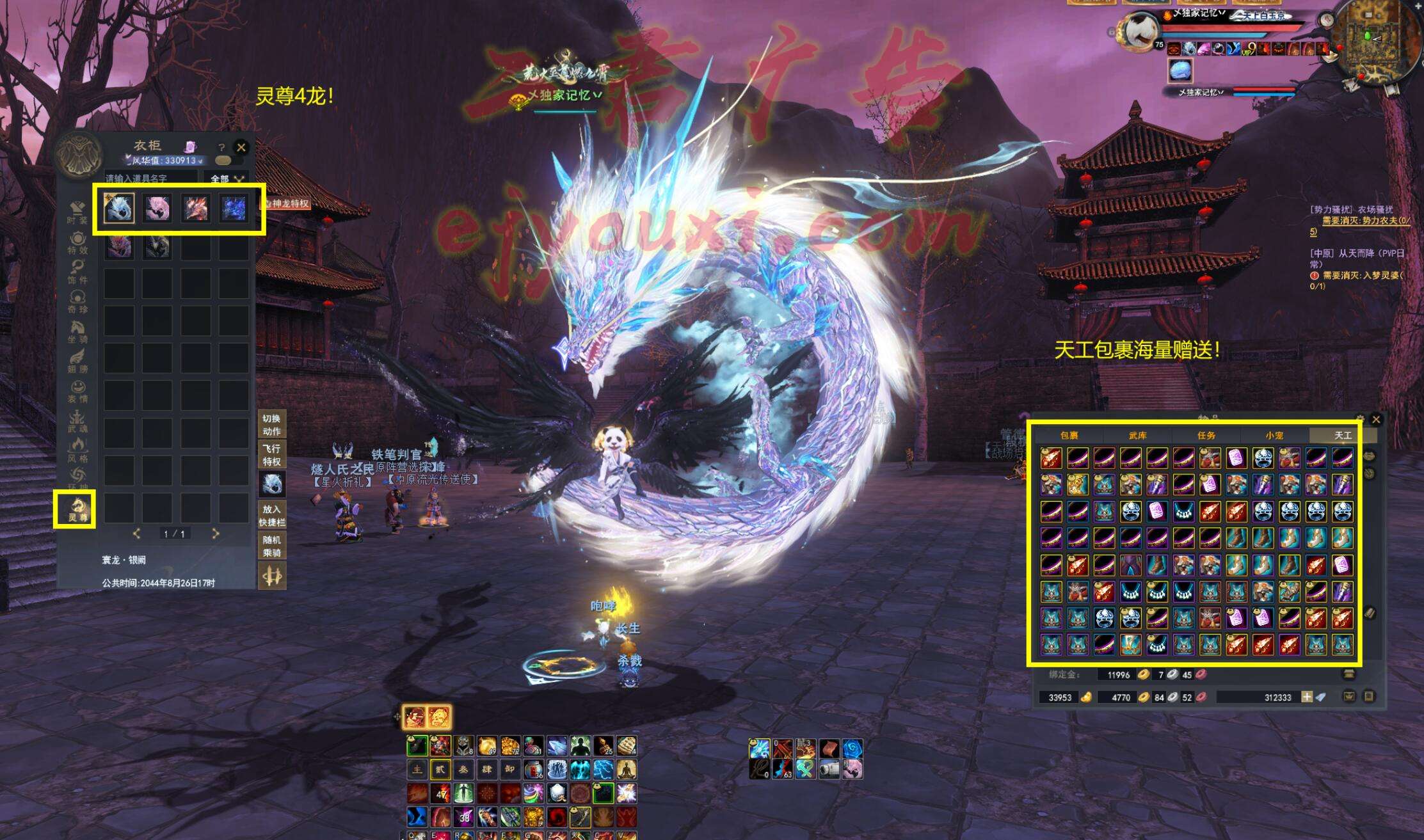Go to the next wardrobe page arrow

pyautogui.click(x=216, y=534)
